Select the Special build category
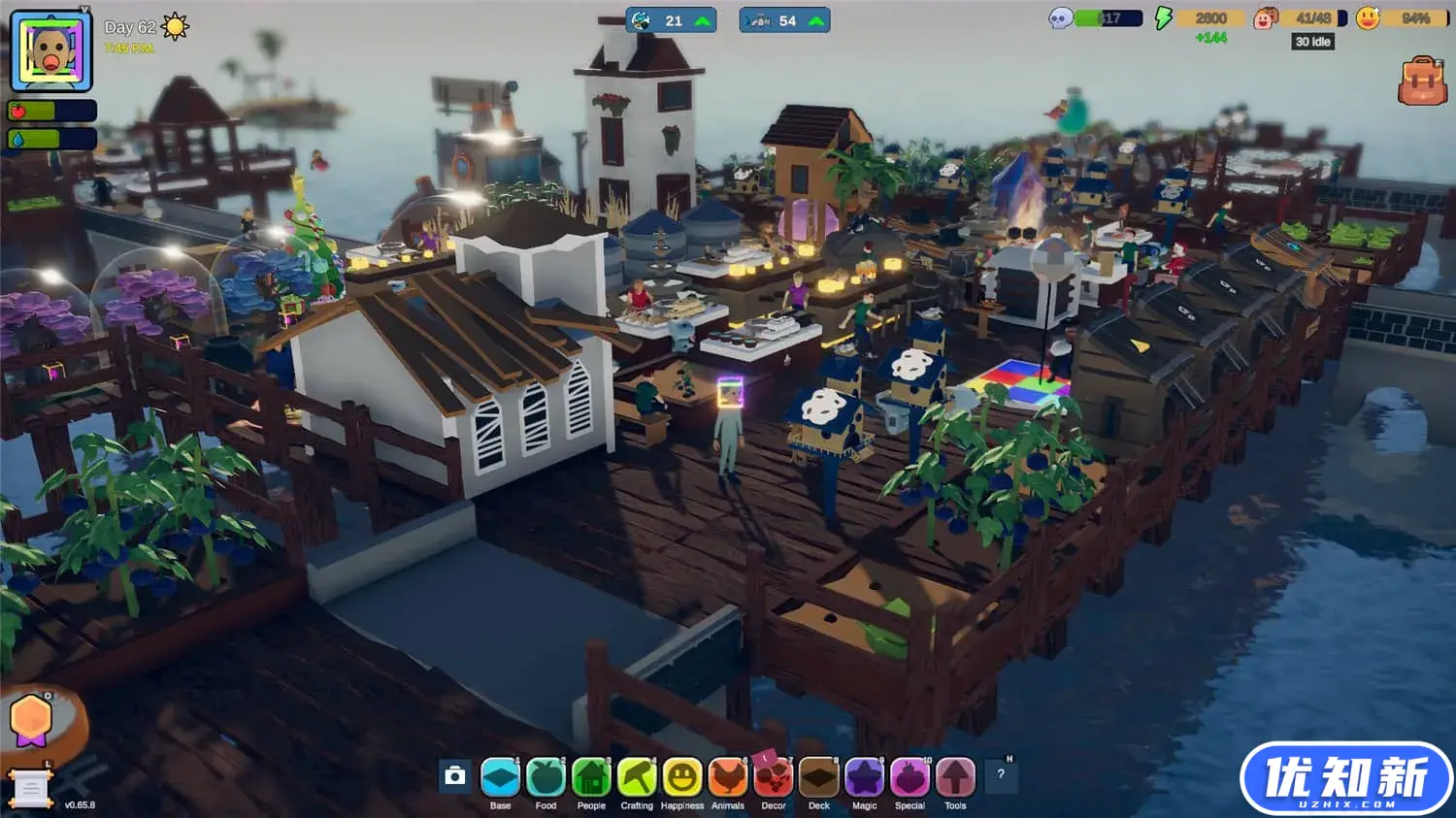This screenshot has height=818, width=1456. click(910, 777)
